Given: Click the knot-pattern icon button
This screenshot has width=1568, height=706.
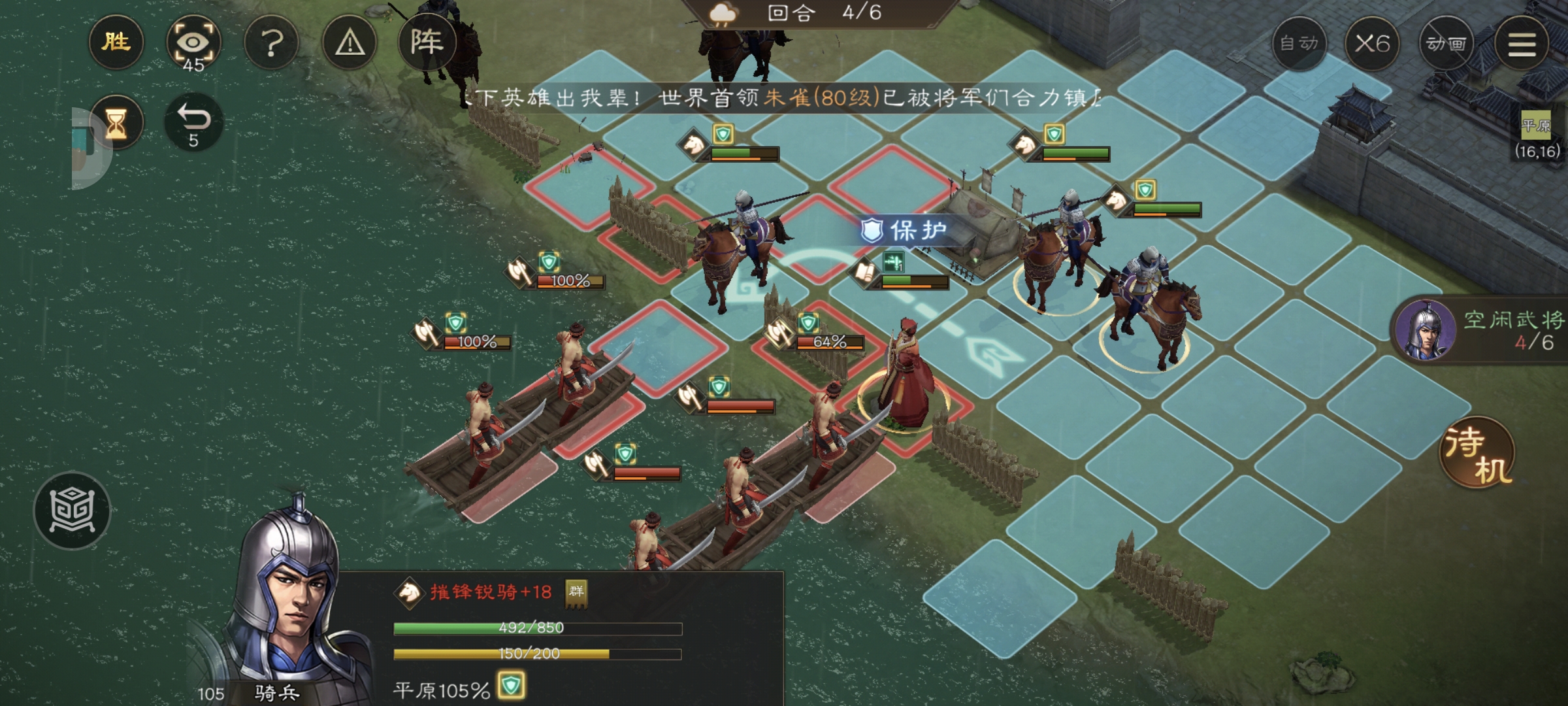Looking at the screenshot, I should pos(72,510).
